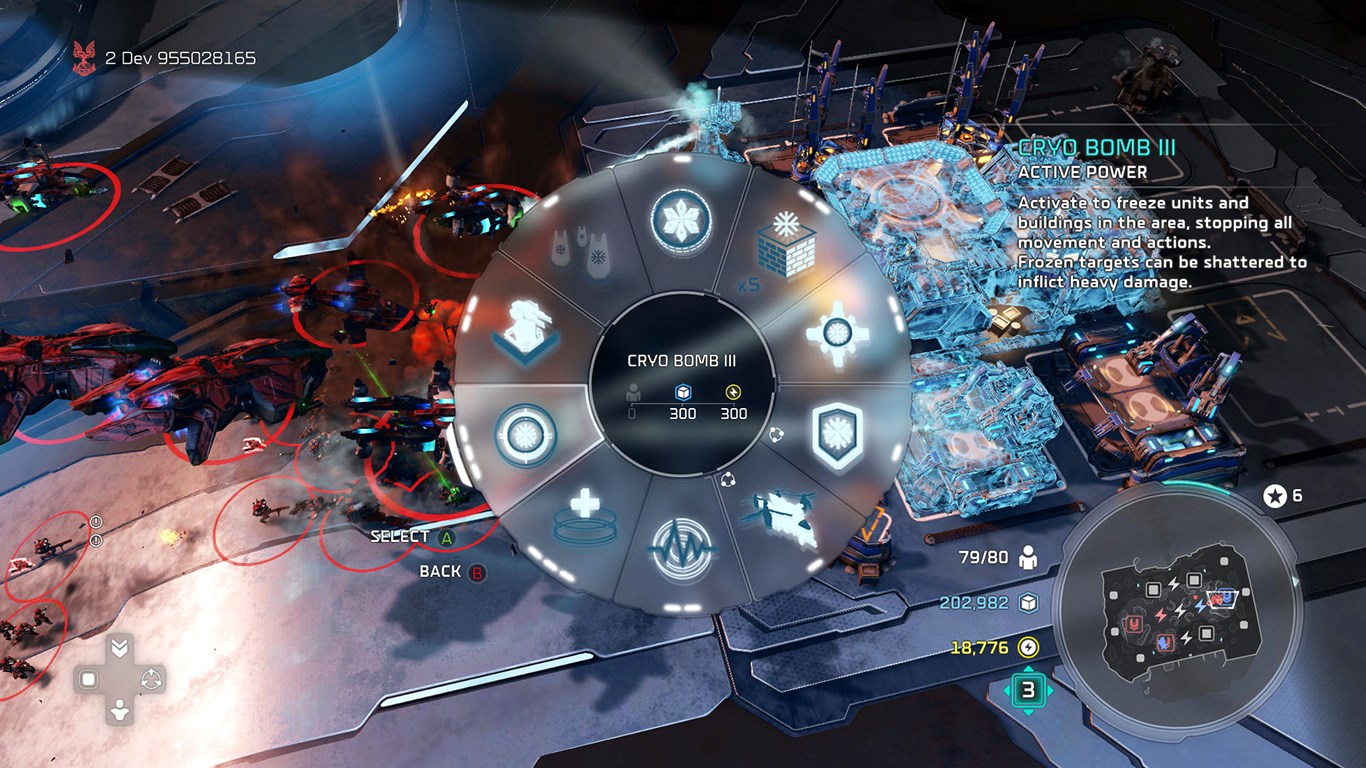1366x768 pixels.
Task: Call in the dropship leader power
Action: pyautogui.click(x=782, y=517)
